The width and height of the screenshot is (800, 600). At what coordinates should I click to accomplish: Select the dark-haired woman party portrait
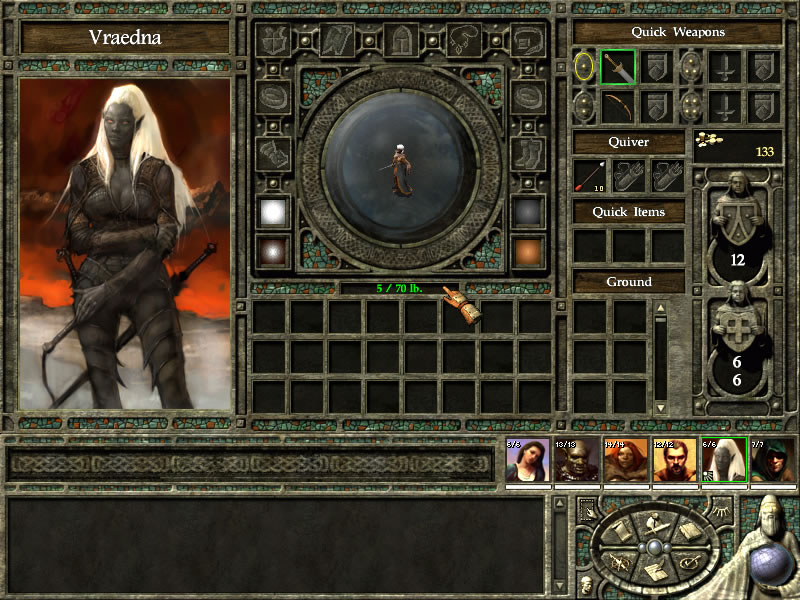click(x=526, y=459)
